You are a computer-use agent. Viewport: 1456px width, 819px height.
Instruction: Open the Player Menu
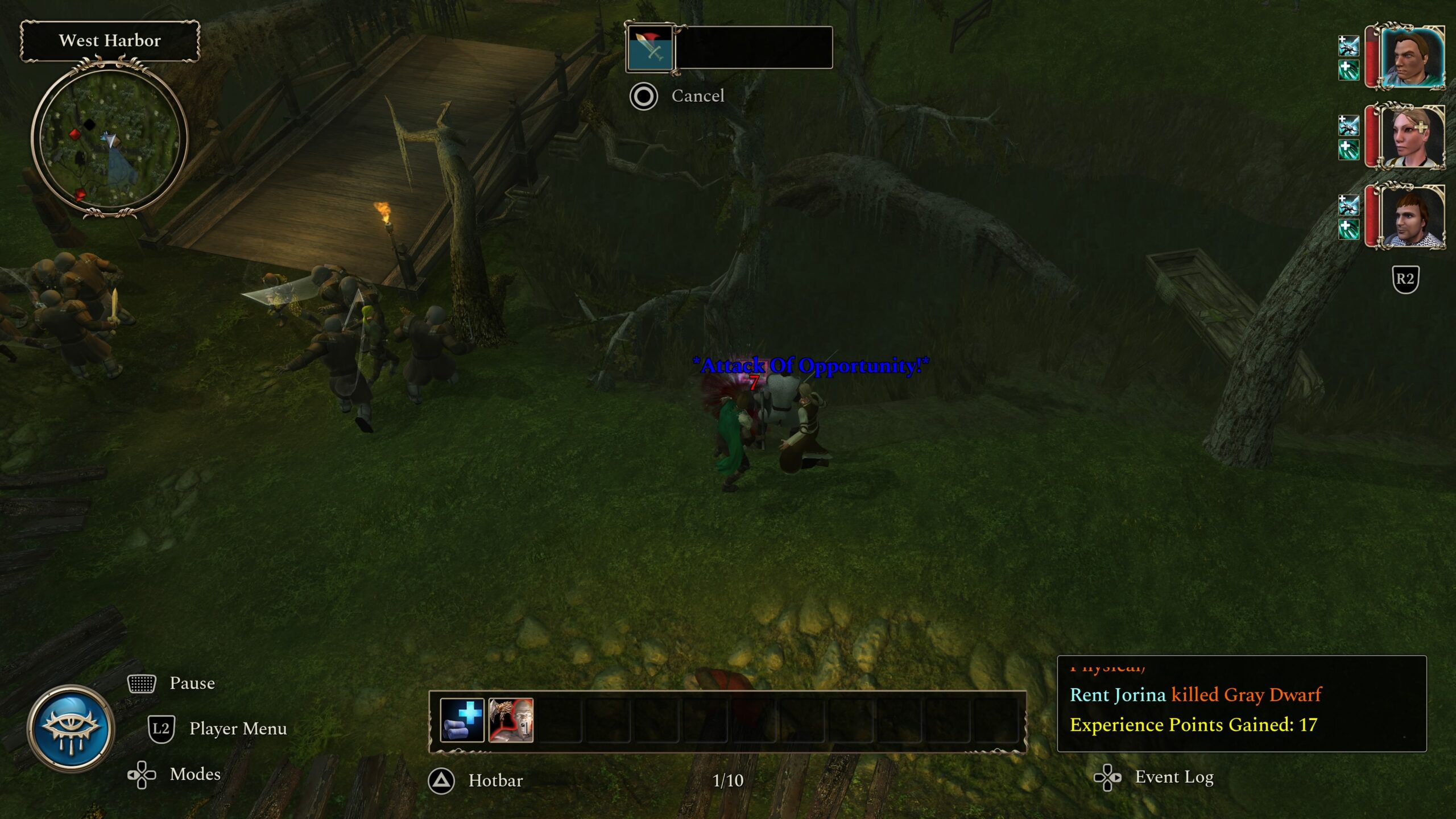click(237, 729)
